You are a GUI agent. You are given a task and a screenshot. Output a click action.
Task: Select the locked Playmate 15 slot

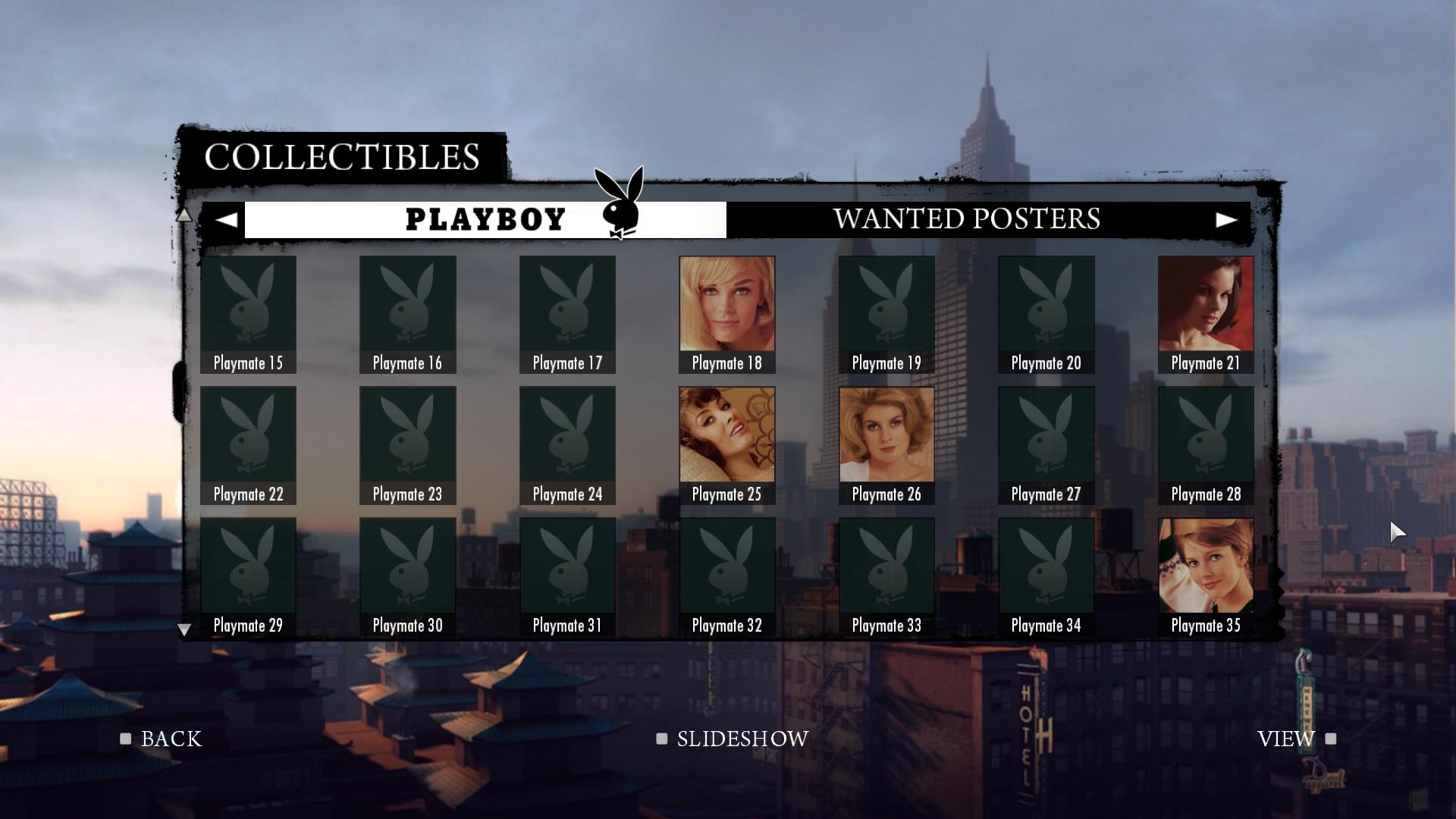click(248, 314)
